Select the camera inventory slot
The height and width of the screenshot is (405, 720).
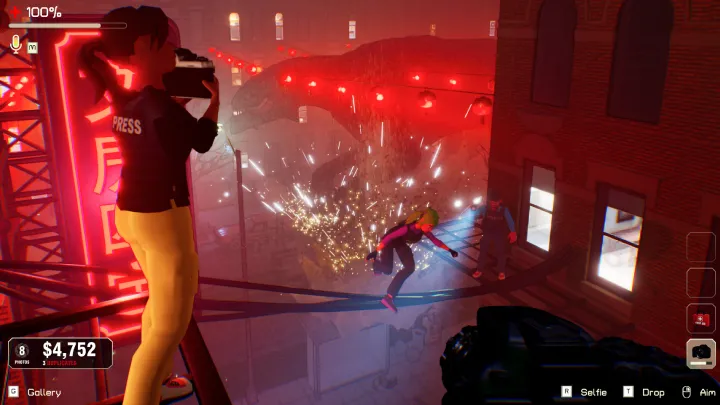tap(701, 354)
